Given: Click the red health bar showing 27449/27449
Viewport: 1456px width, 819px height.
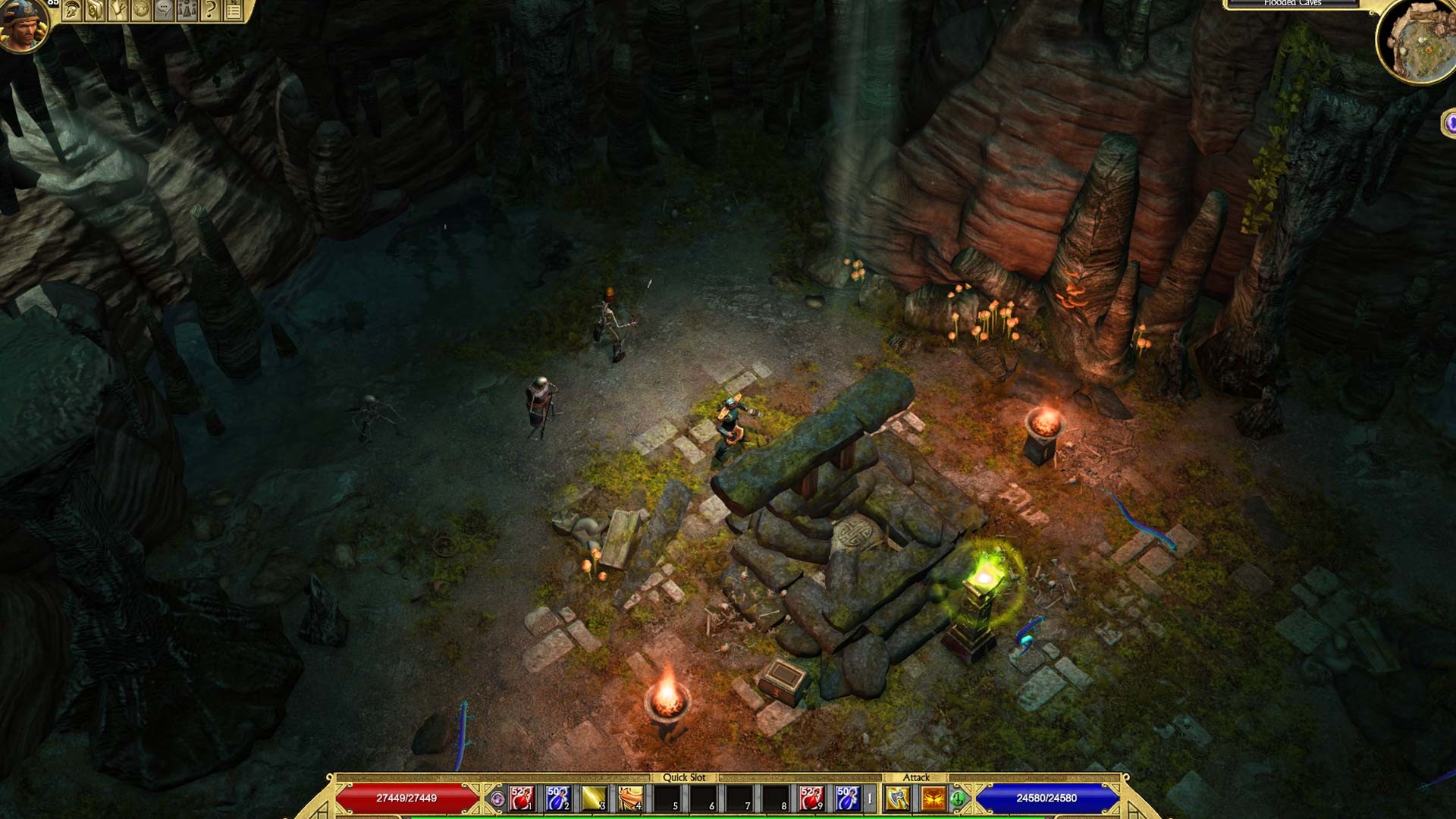Looking at the screenshot, I should 406,798.
